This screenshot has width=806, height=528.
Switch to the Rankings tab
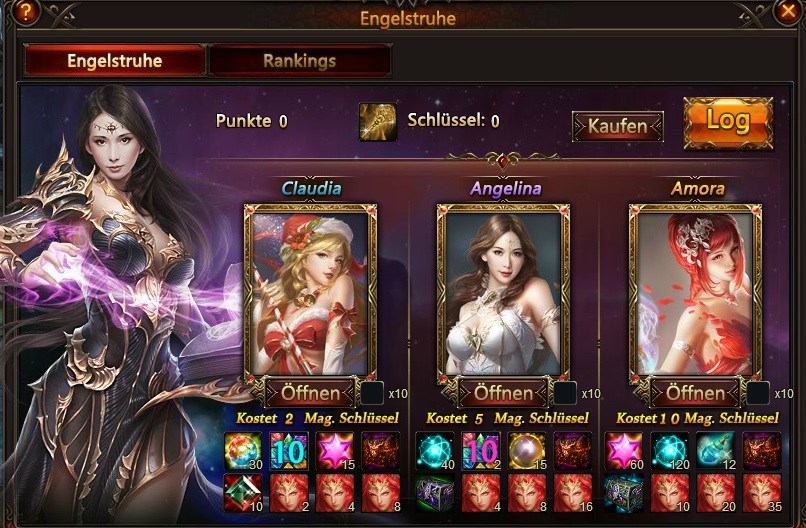coord(299,61)
